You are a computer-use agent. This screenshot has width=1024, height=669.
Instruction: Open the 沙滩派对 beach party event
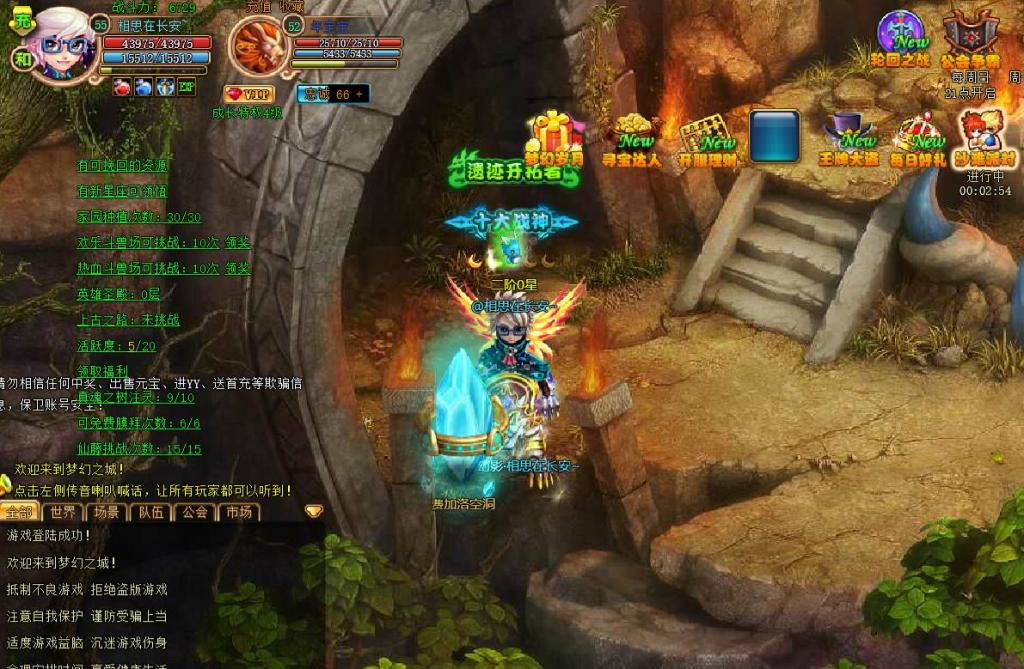(x=984, y=138)
